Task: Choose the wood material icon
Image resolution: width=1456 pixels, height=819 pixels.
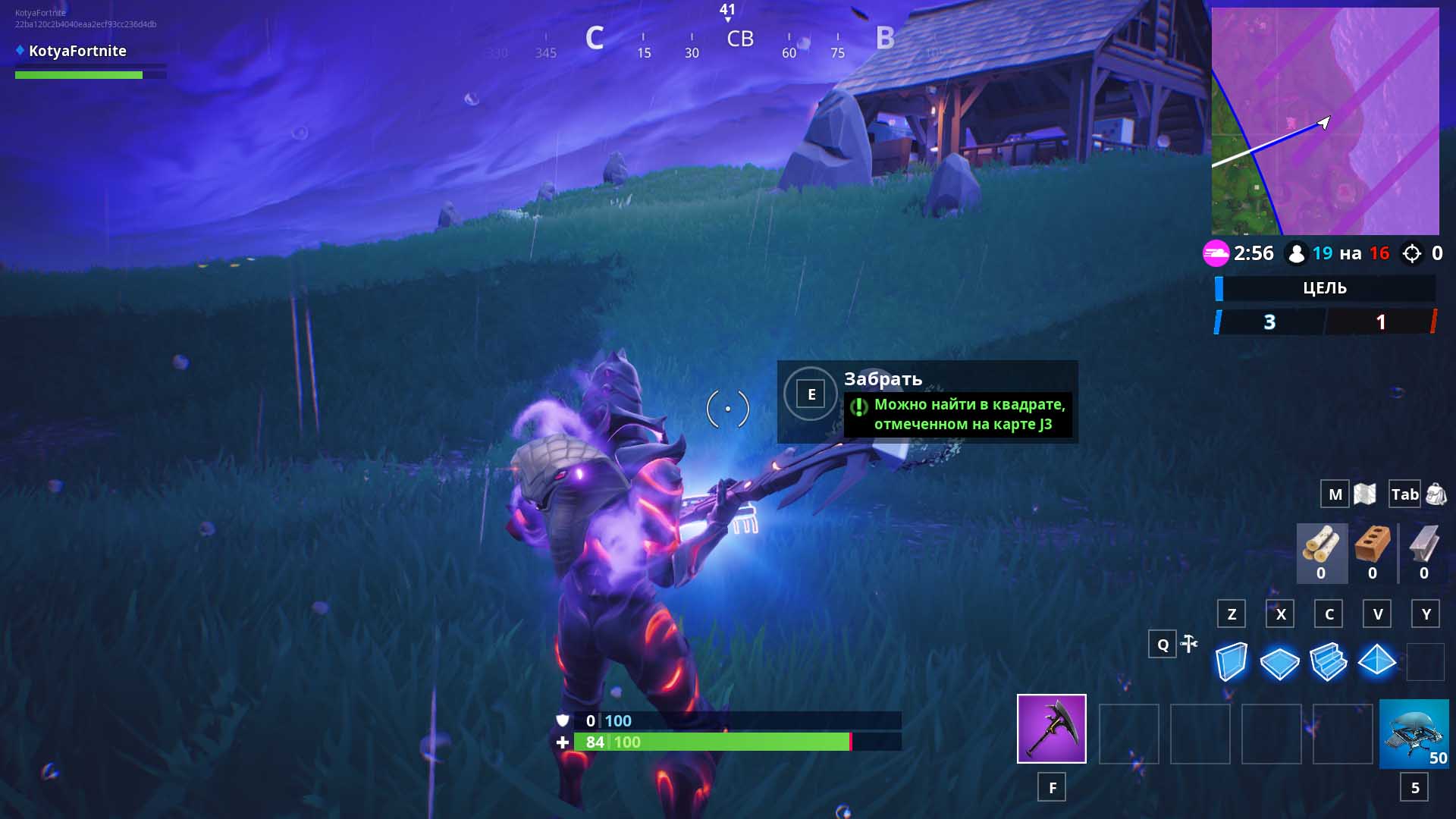Action: click(1321, 546)
